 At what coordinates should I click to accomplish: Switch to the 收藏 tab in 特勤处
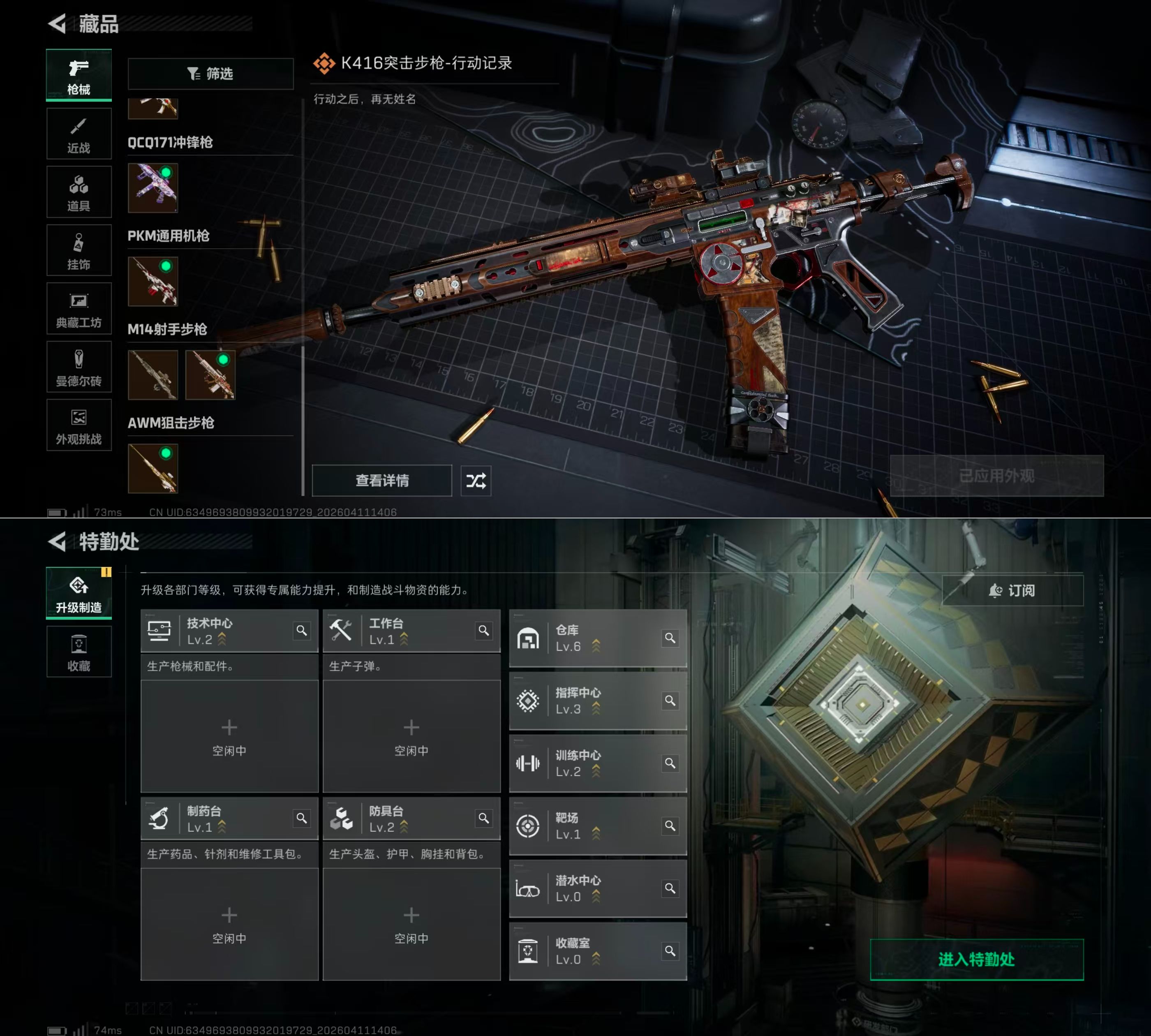79,652
